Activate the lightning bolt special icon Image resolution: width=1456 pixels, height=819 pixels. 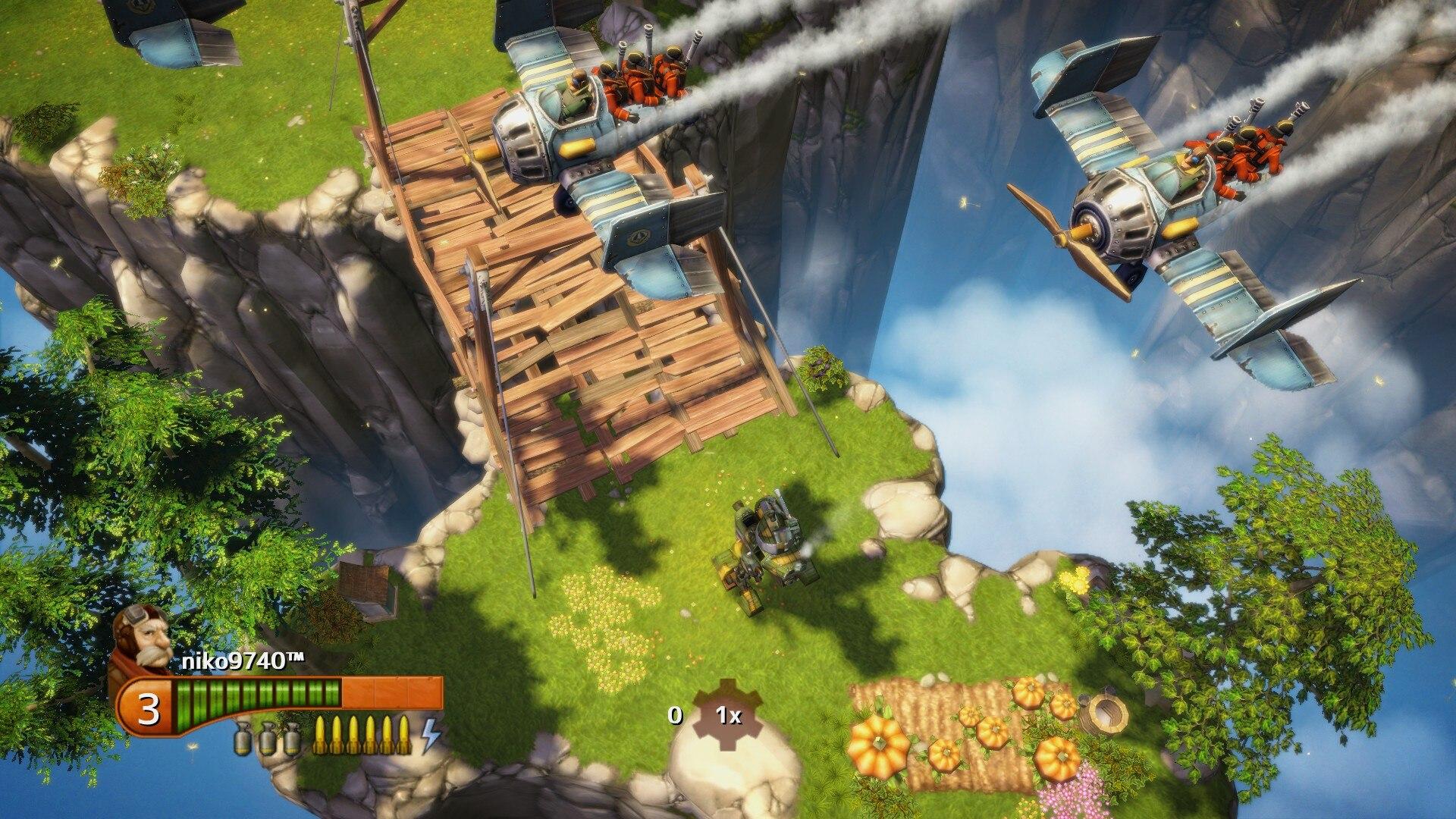click(431, 734)
